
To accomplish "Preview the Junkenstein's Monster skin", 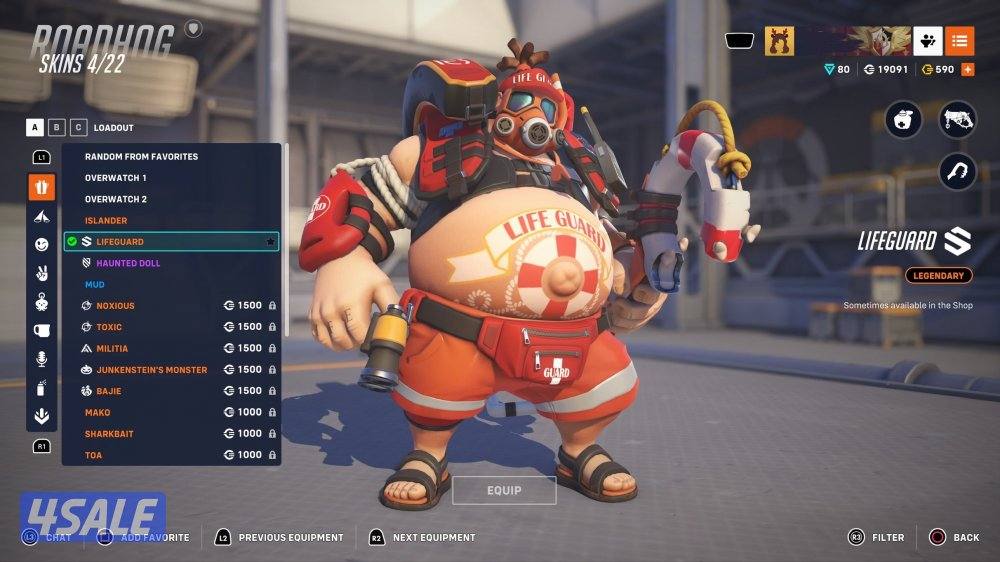I will (x=151, y=370).
